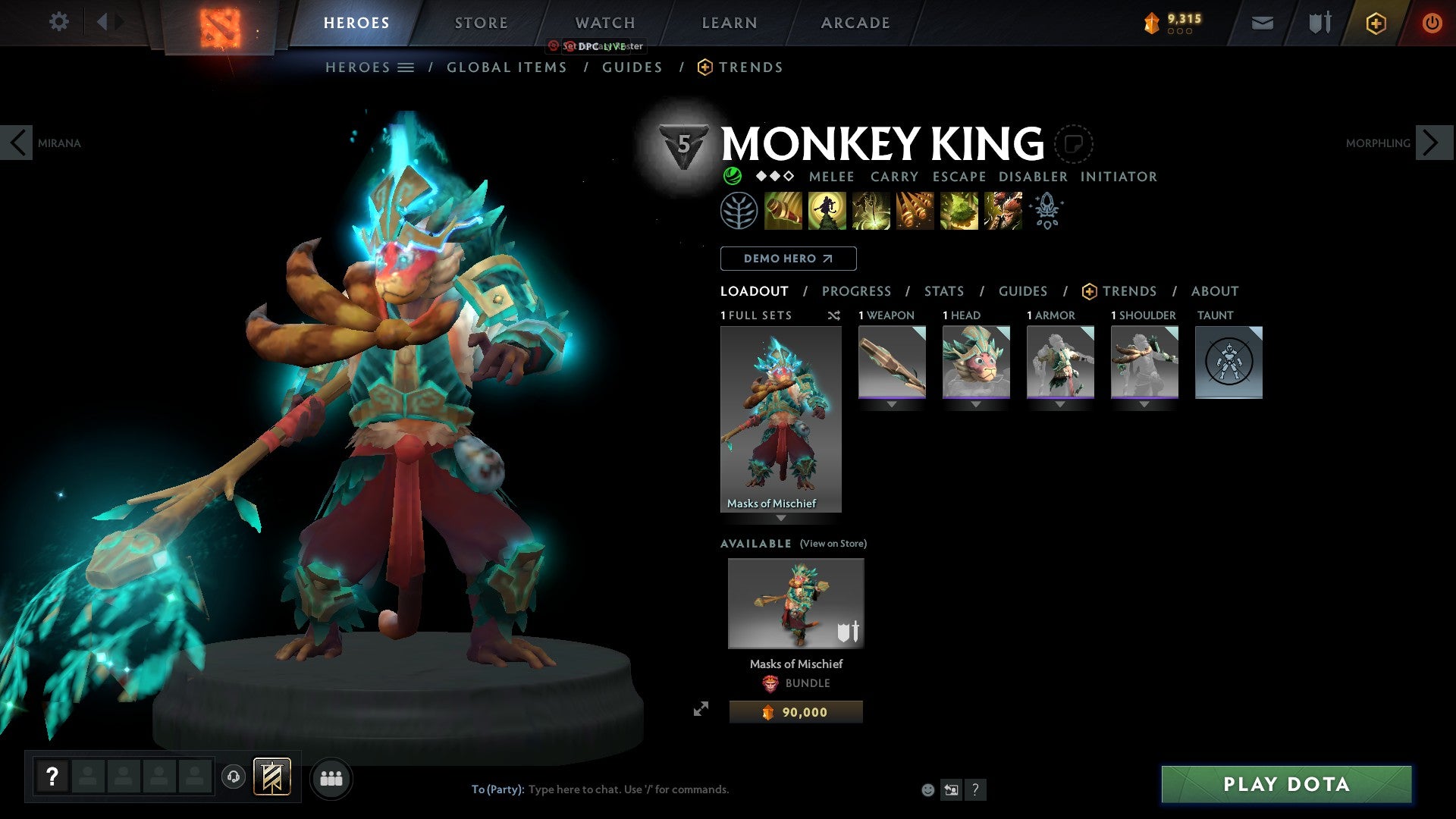Toggle the shuffle icon next to Full Sets
1456x819 pixels.
coord(834,315)
